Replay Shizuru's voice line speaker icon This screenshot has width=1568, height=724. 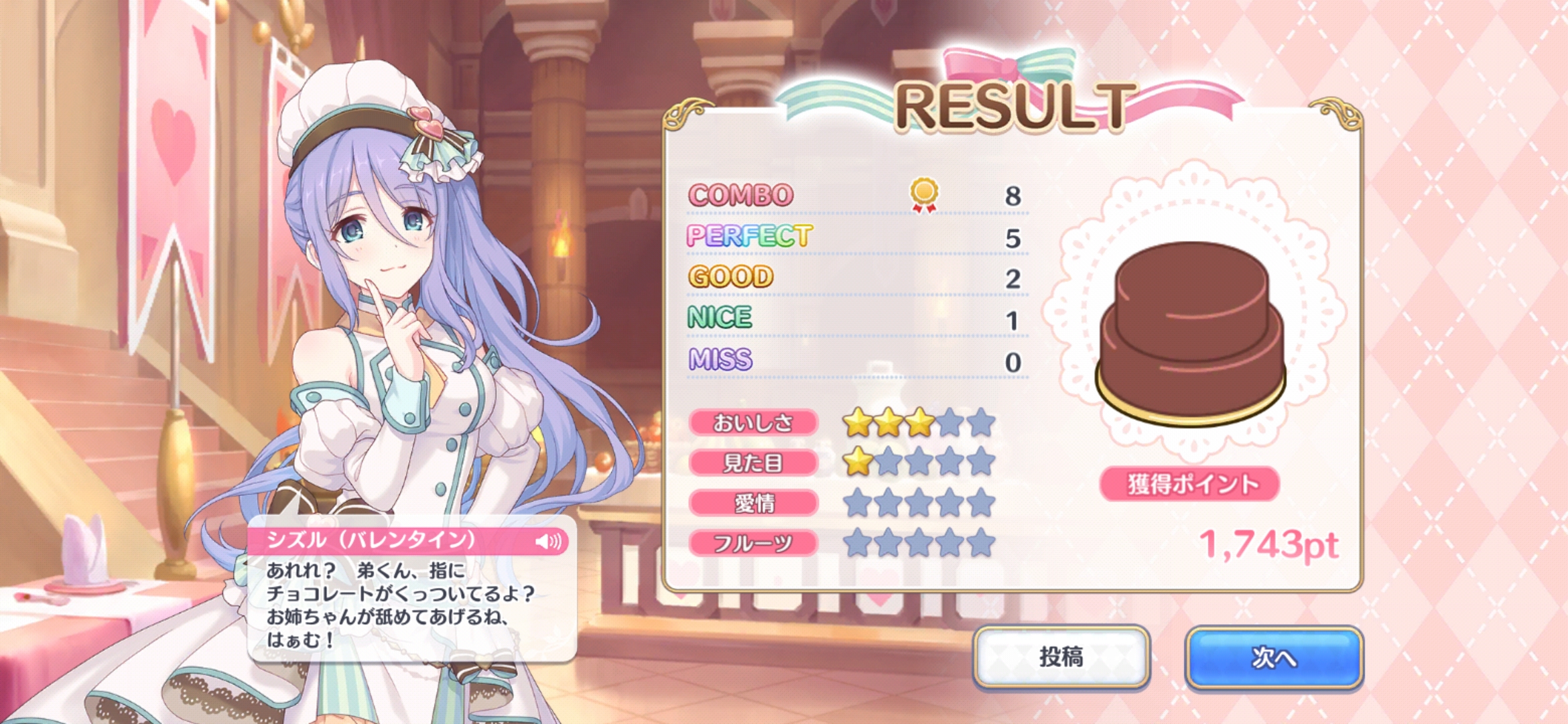click(x=549, y=541)
